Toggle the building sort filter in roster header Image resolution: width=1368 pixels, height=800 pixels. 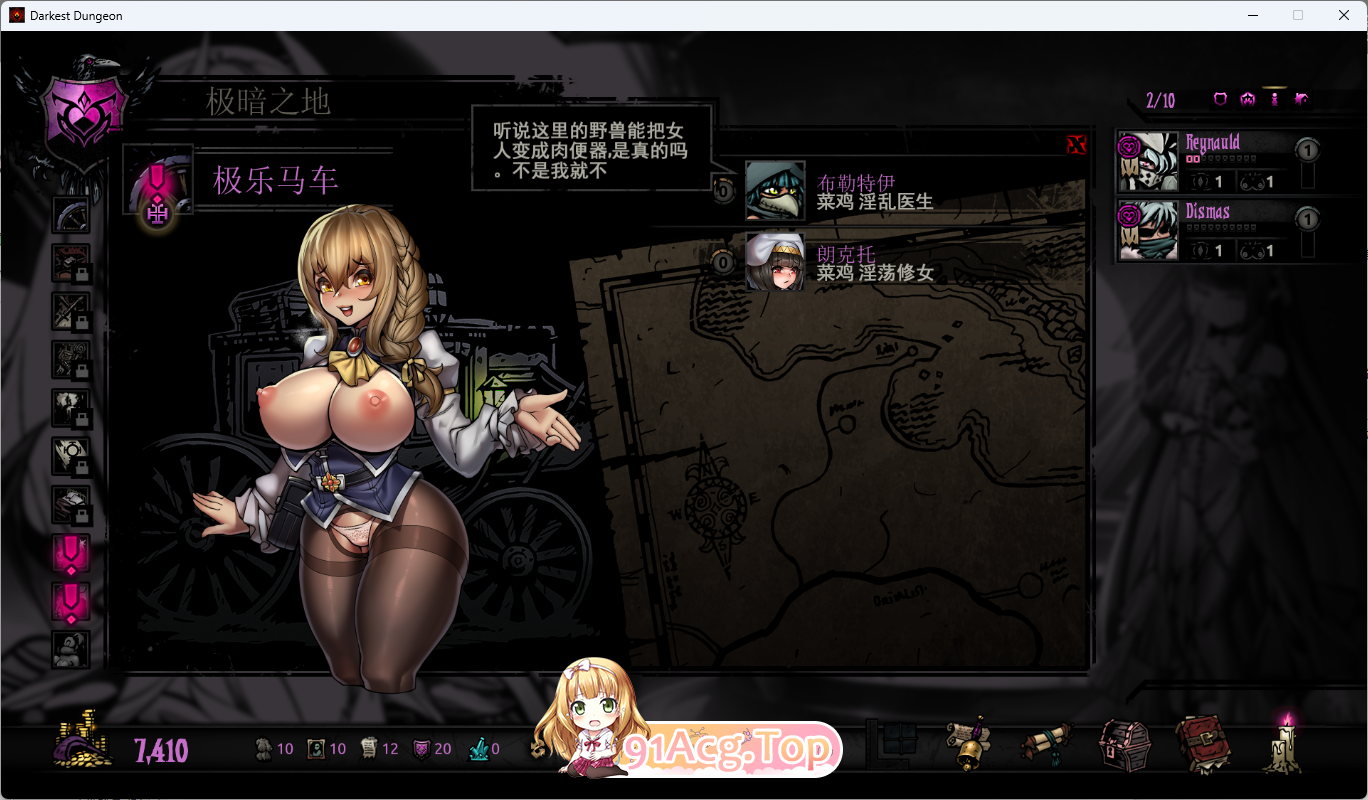pyautogui.click(x=1302, y=99)
